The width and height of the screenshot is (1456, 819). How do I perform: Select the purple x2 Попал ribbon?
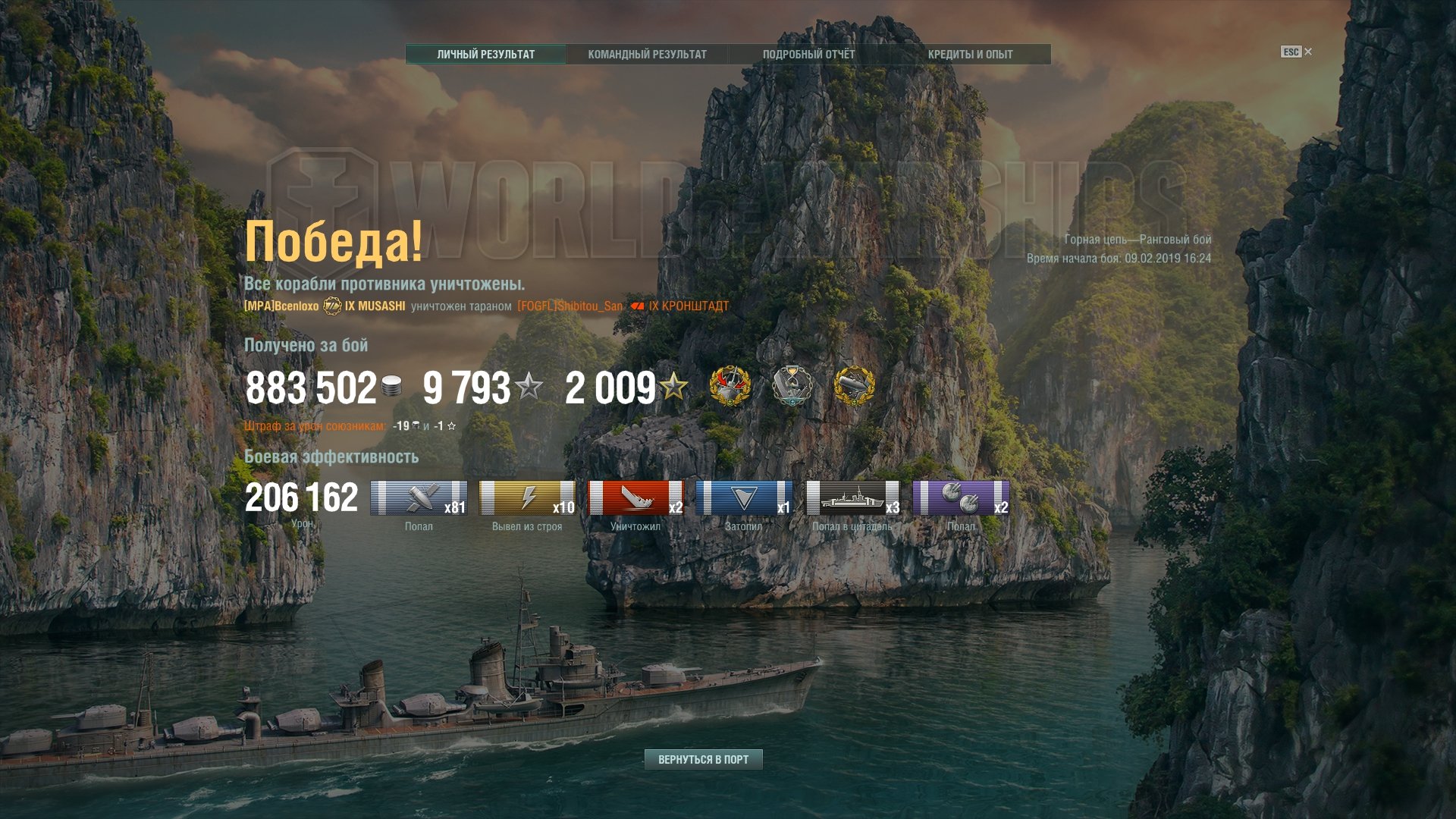[x=961, y=498]
